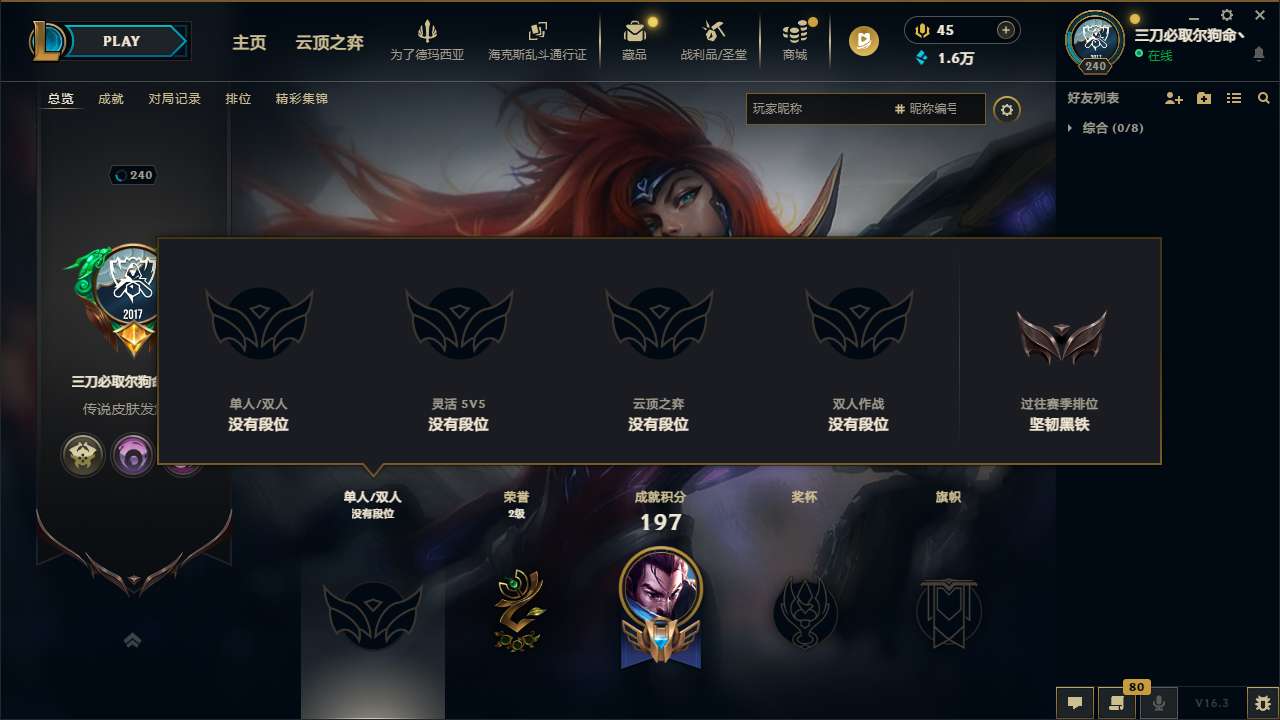Switch friends list display with list icon

point(1233,98)
